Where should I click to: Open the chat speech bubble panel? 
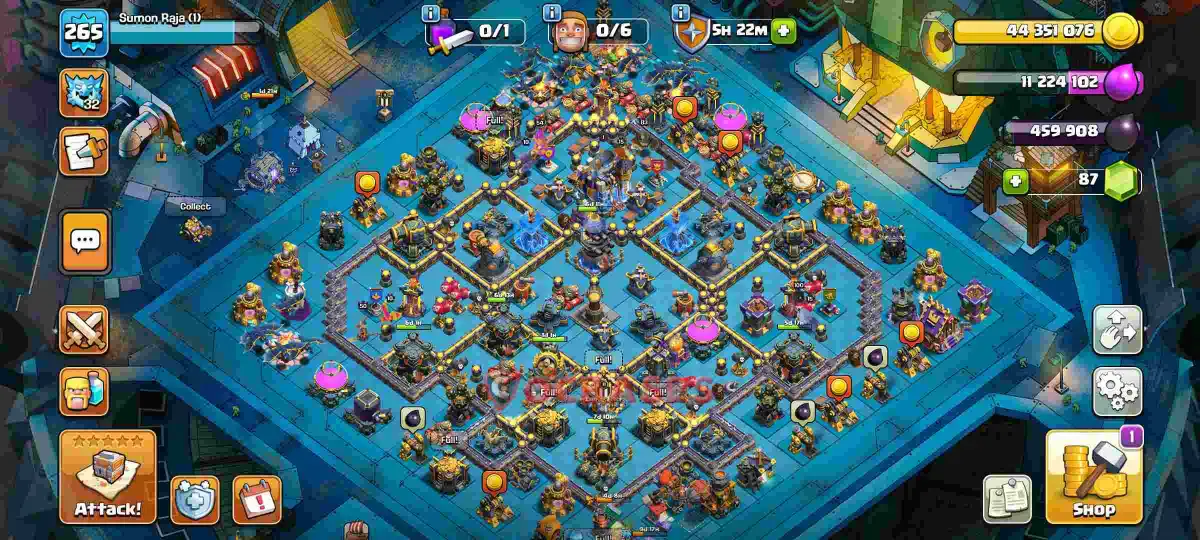pyautogui.click(x=85, y=241)
